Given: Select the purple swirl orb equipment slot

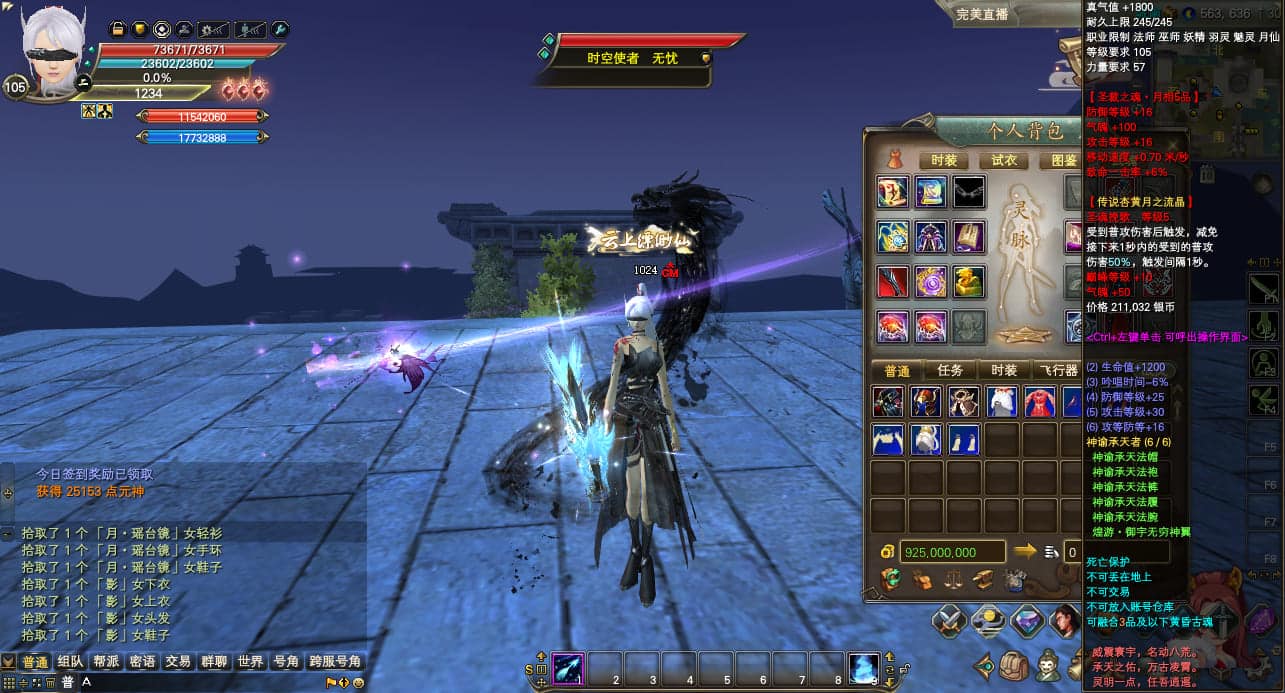Looking at the screenshot, I should [x=931, y=282].
